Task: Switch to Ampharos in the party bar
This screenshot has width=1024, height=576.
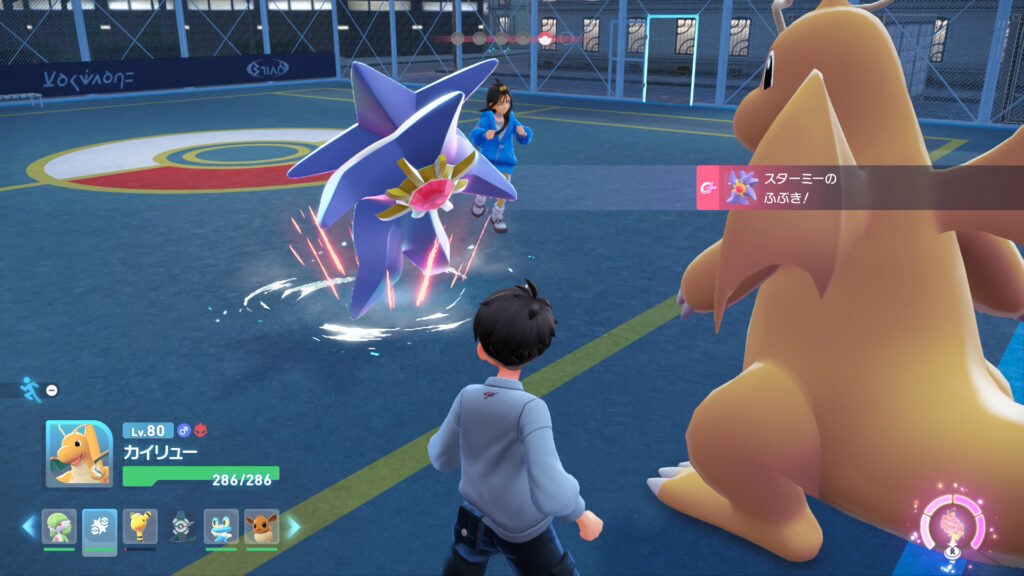Action: [x=140, y=526]
